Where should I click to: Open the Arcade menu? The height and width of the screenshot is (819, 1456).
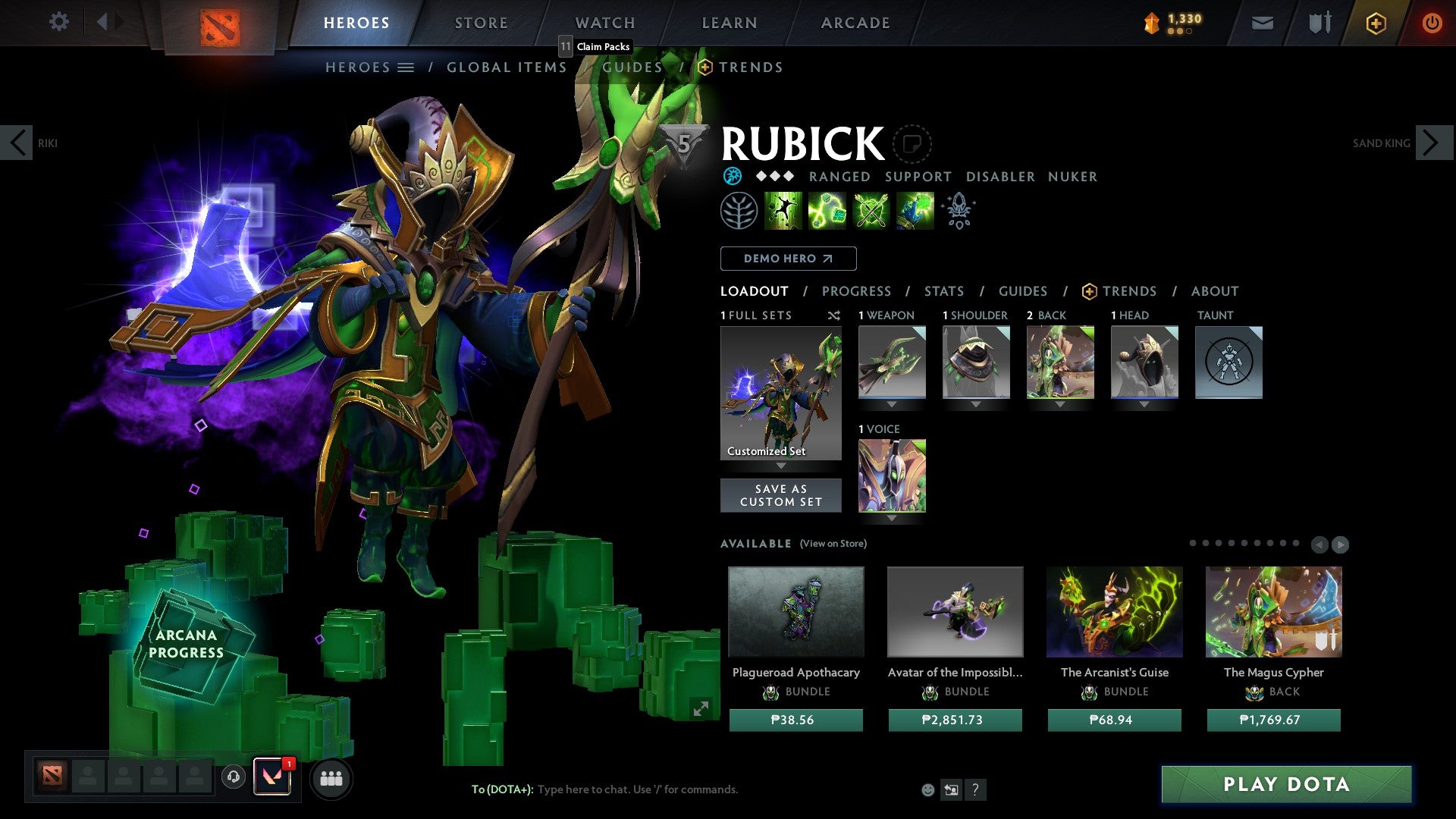855,22
